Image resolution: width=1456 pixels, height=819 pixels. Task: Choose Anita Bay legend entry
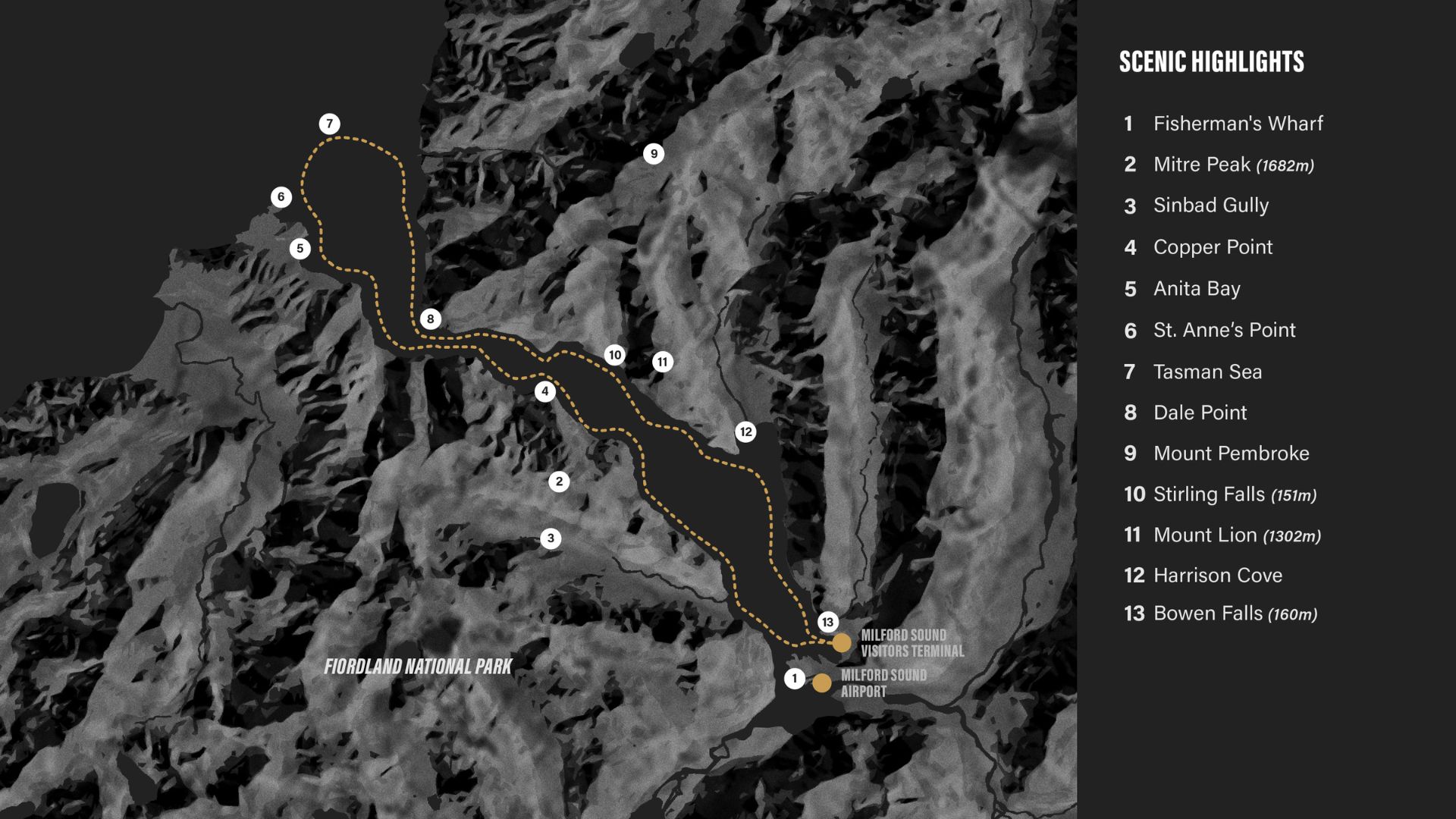tap(1196, 289)
